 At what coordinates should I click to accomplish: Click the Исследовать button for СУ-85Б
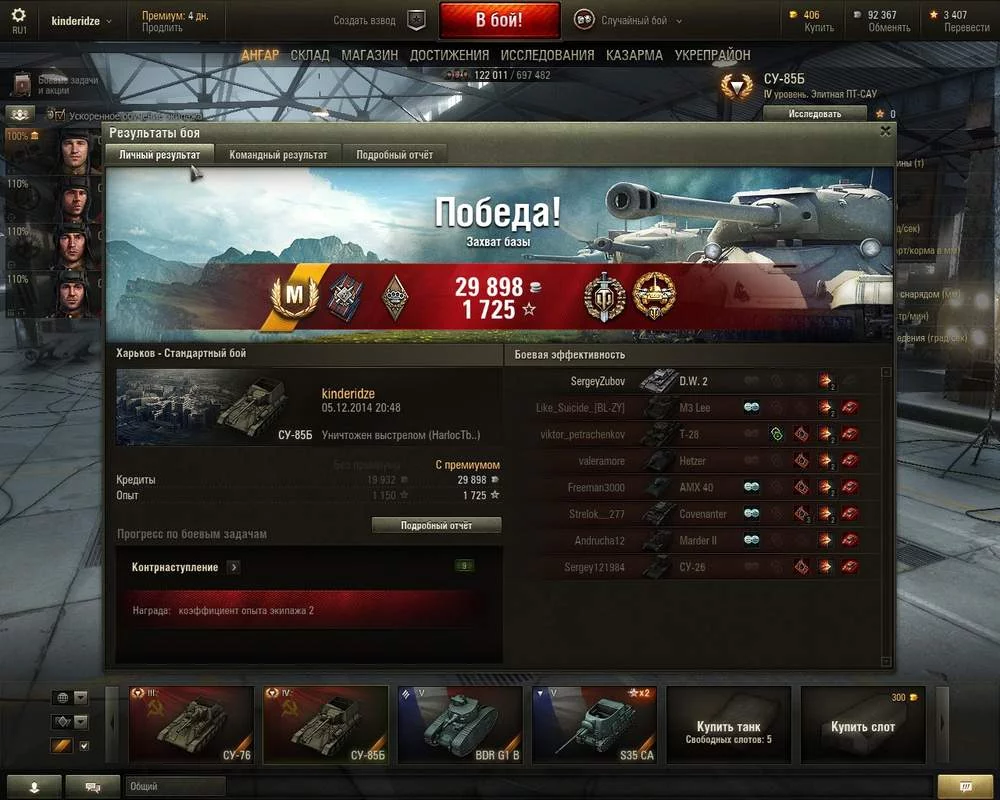(814, 114)
